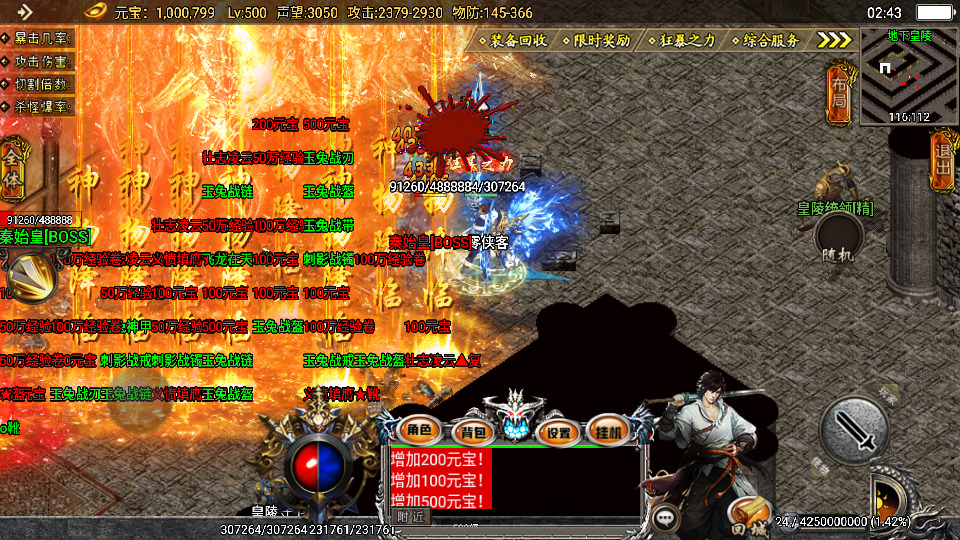Open the 设置 settings menu
The width and height of the screenshot is (960, 540).
(558, 433)
